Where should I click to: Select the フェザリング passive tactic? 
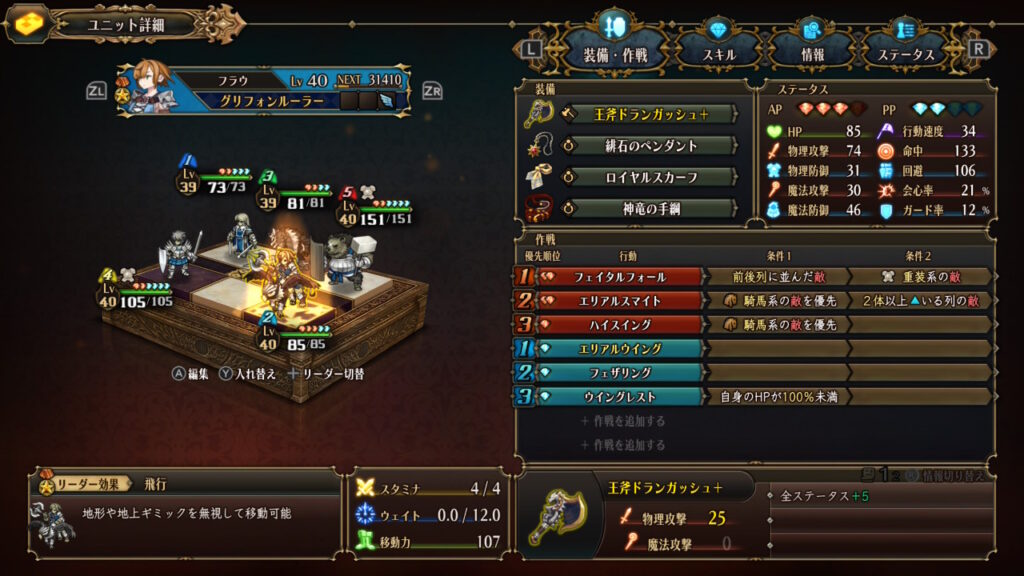coord(620,372)
